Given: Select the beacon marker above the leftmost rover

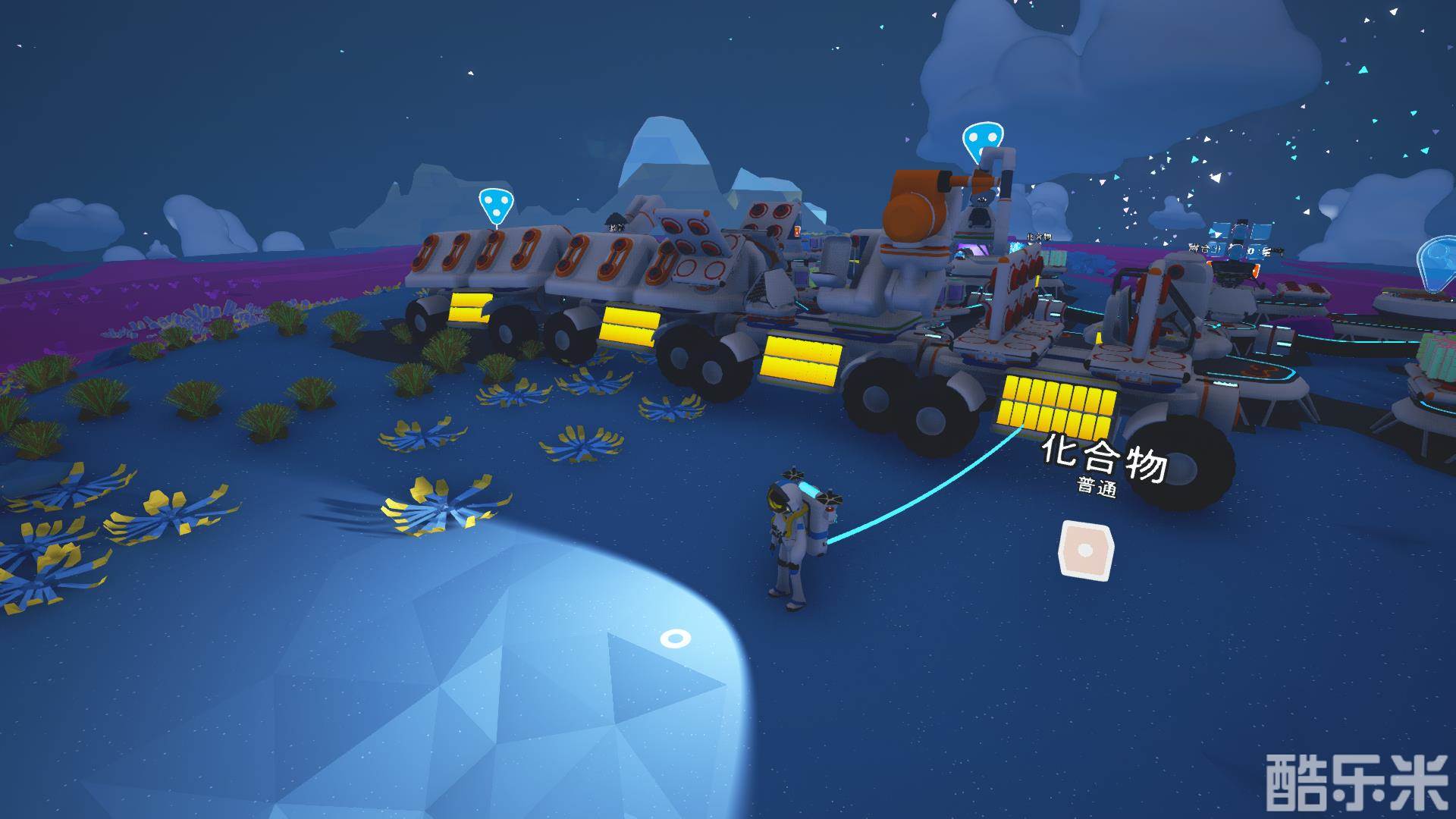Looking at the screenshot, I should (494, 203).
